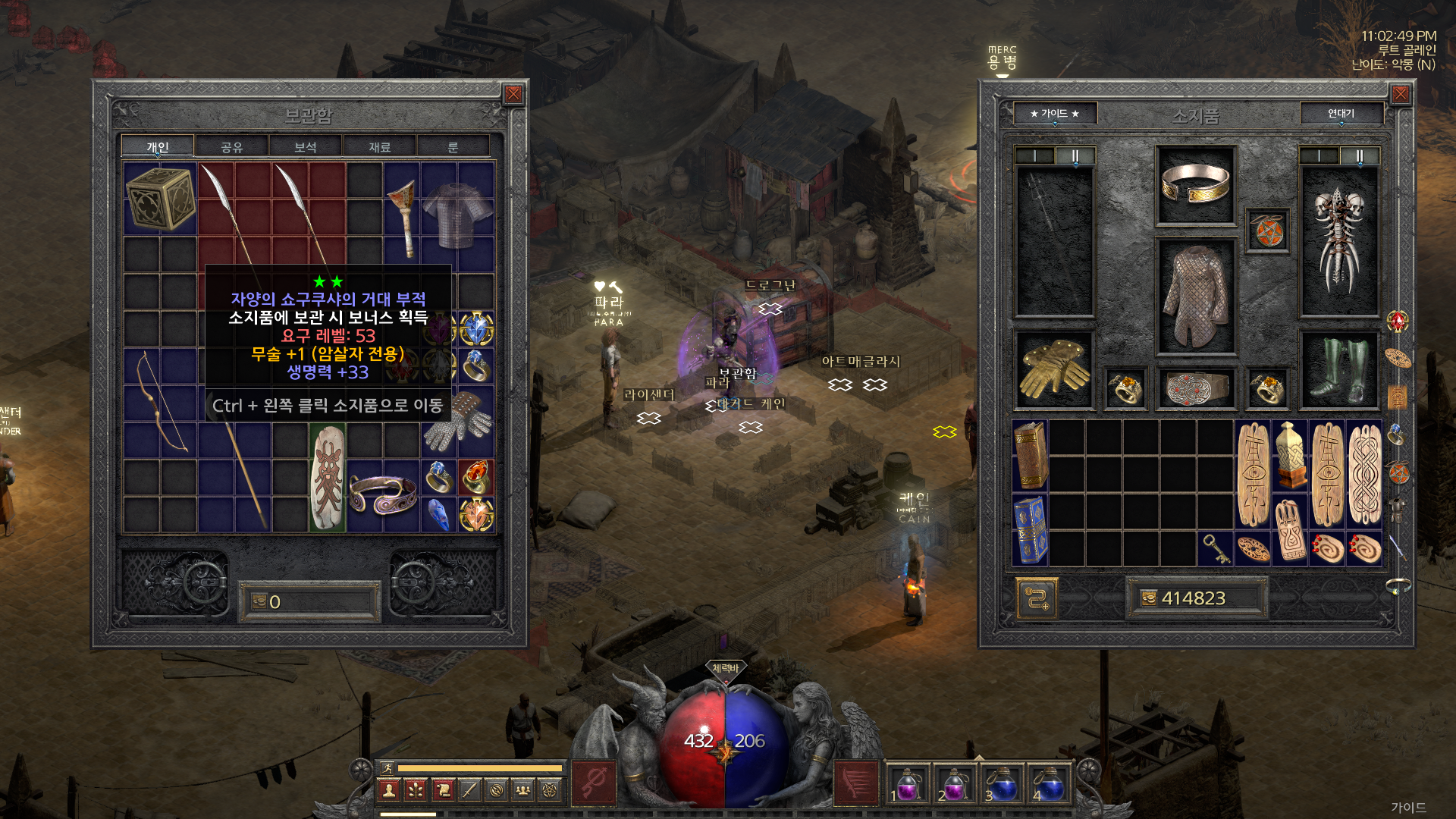Open the 연대기 chronicle button
1456x819 pixels.
click(1341, 114)
